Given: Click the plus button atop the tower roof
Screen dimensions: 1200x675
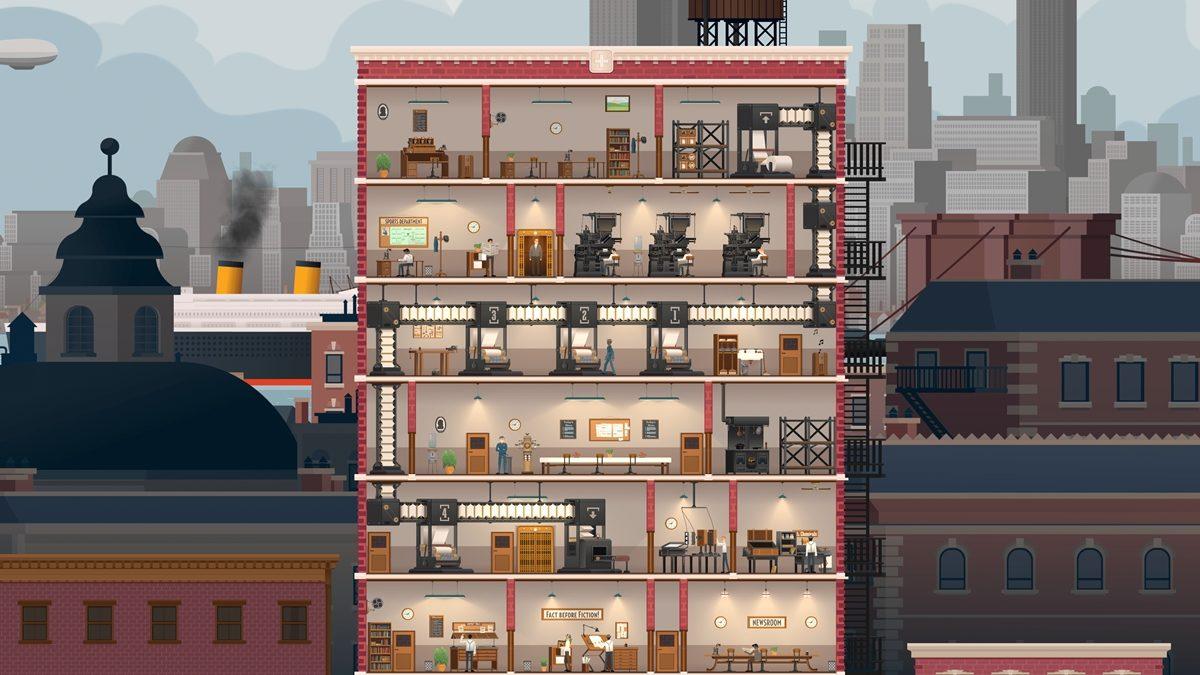Looking at the screenshot, I should coord(600,61).
